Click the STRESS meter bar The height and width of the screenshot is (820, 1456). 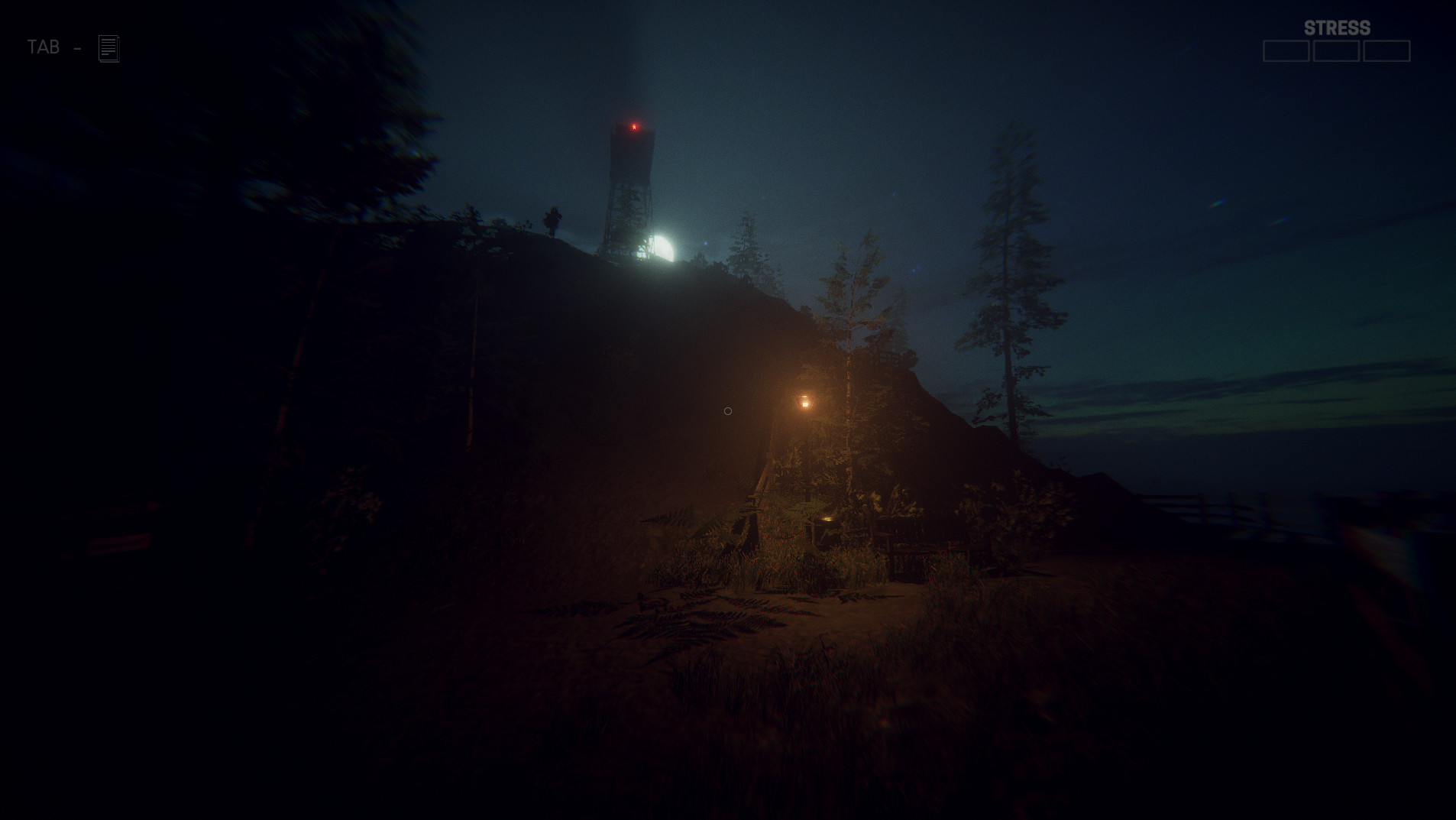coord(1337,51)
